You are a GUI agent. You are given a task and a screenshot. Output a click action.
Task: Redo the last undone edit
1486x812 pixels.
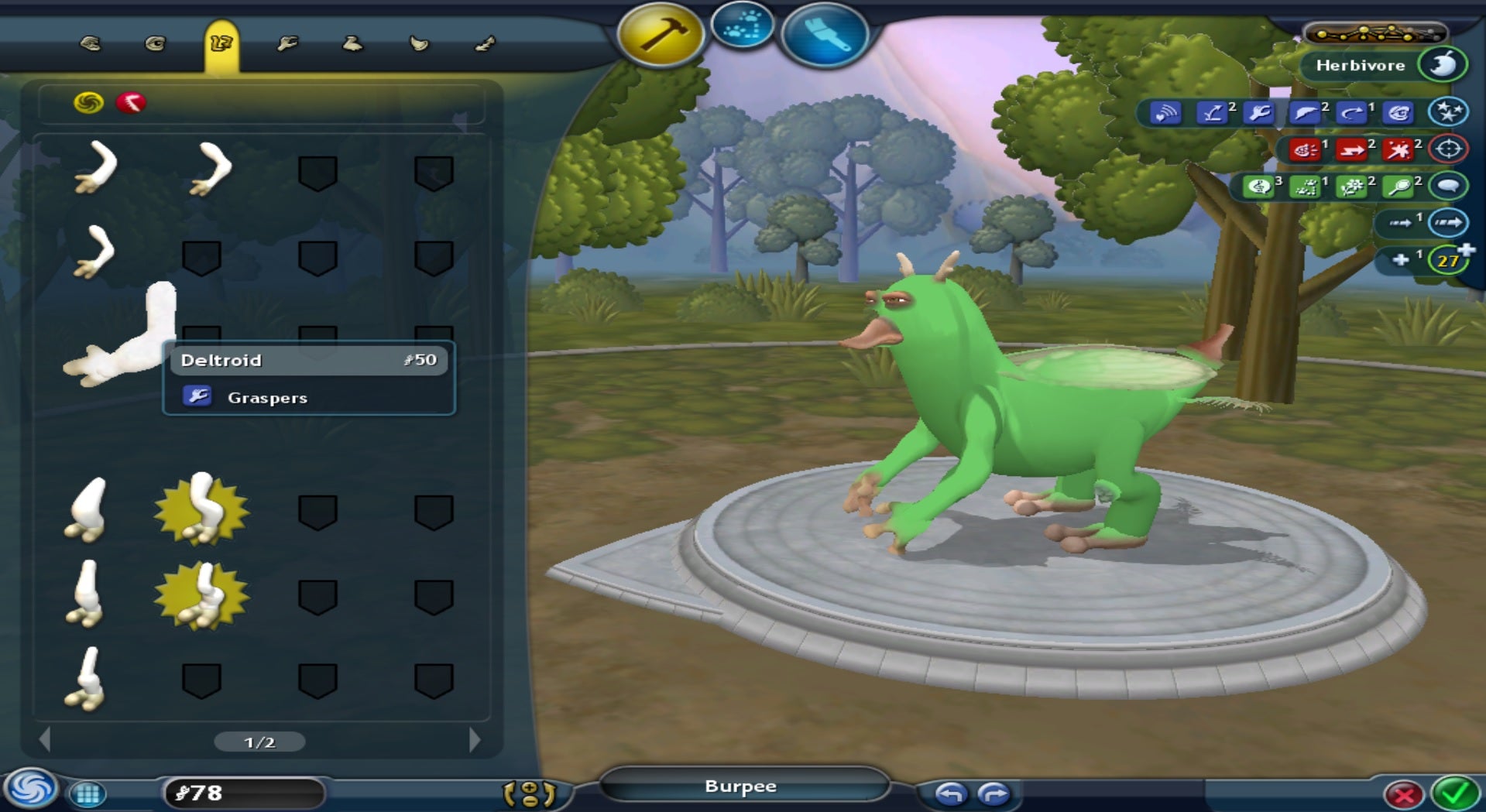pos(994,793)
